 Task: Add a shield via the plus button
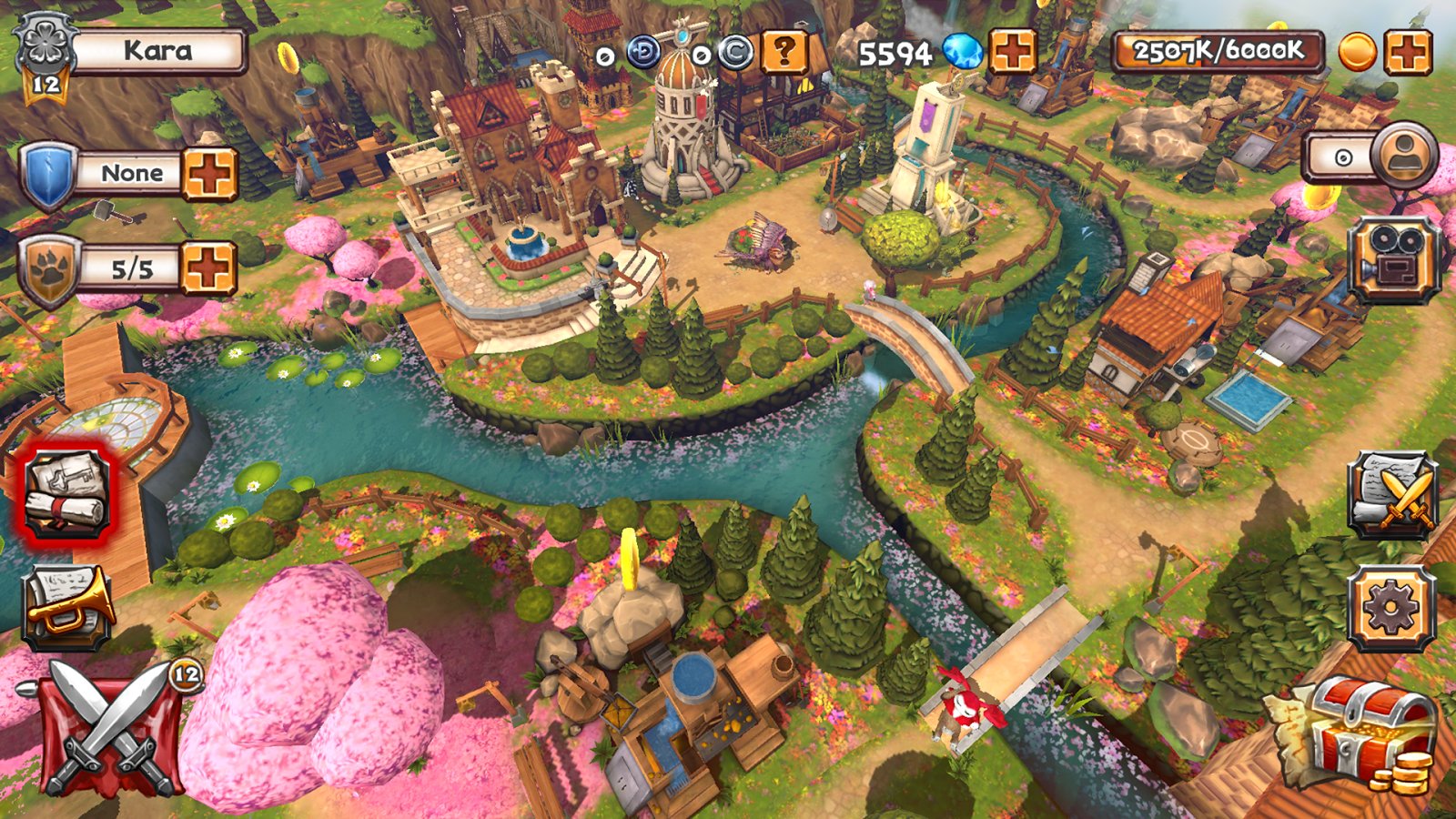[209, 173]
